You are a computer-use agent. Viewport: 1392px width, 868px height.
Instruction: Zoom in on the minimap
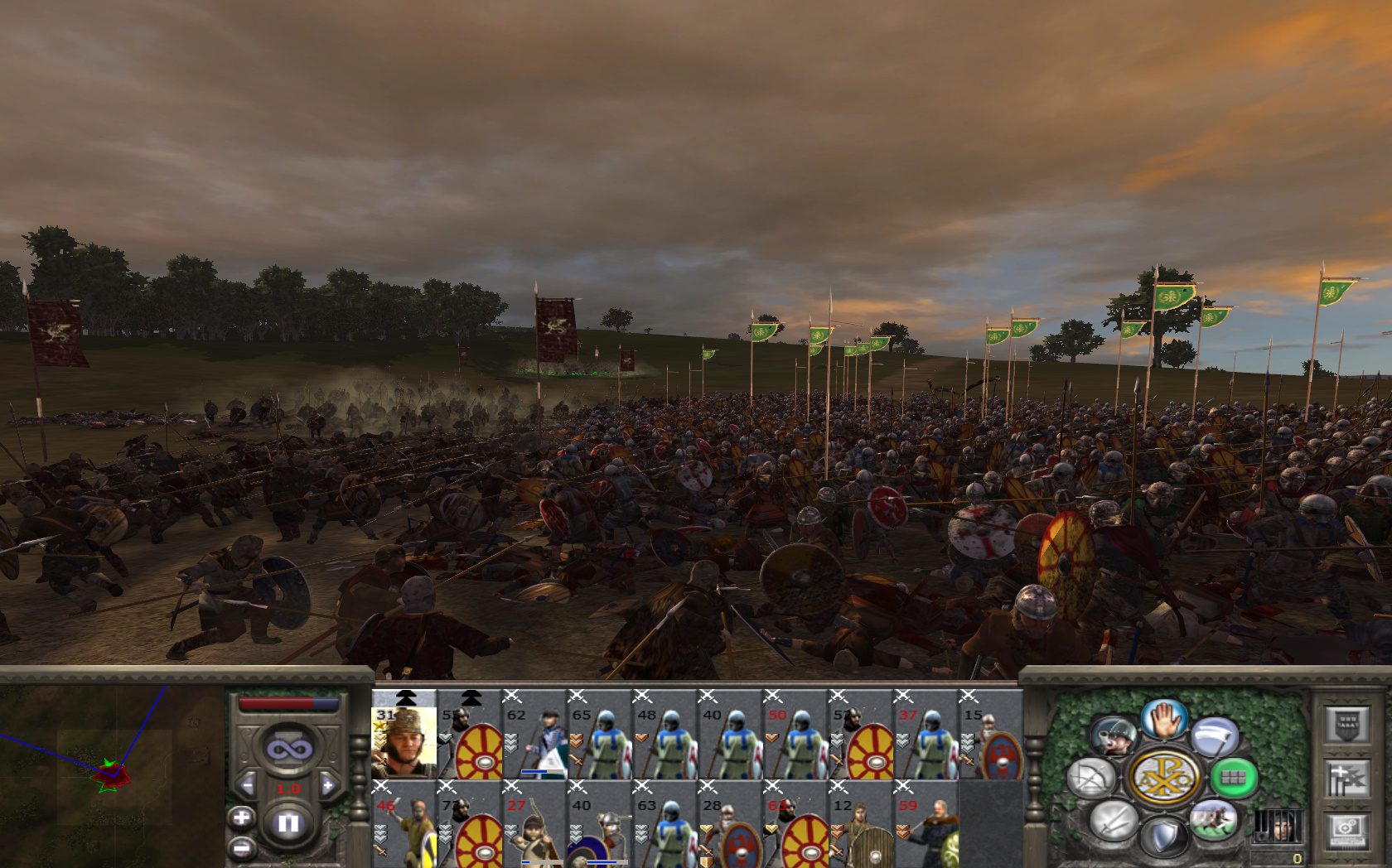[241, 818]
